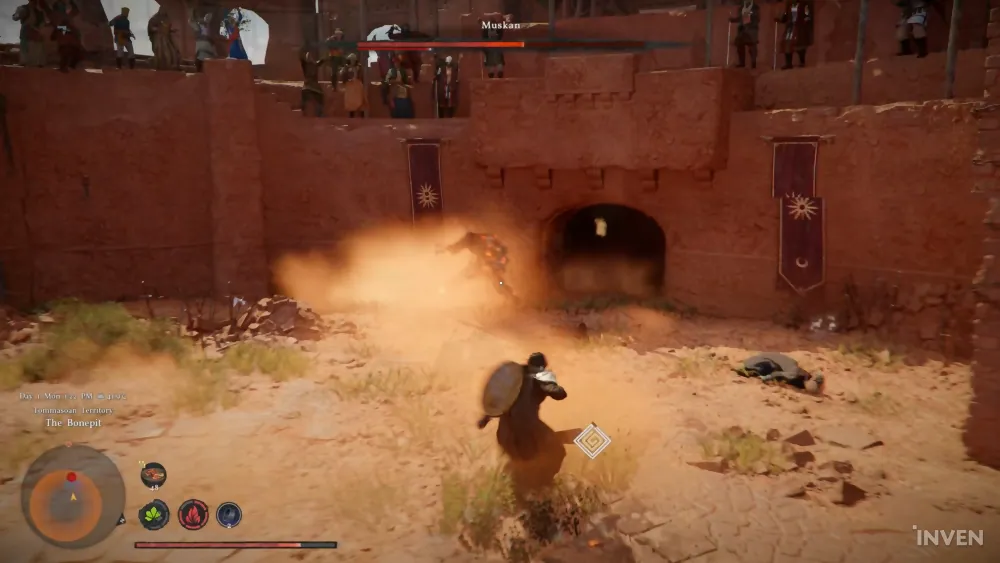Use the dark blue ring skill icon
Image resolution: width=1000 pixels, height=563 pixels.
click(229, 514)
